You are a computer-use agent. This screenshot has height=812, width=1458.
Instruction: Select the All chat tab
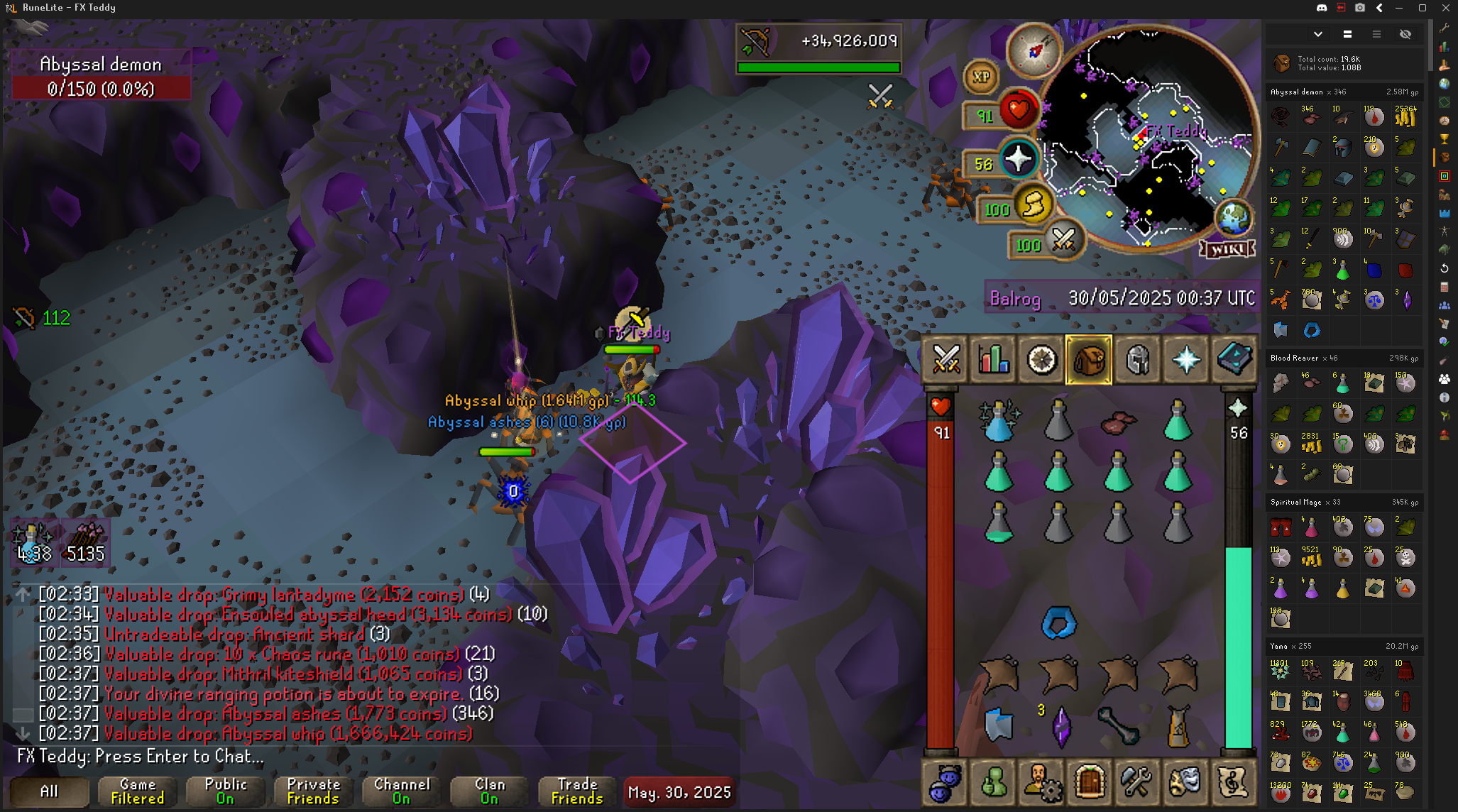[49, 791]
